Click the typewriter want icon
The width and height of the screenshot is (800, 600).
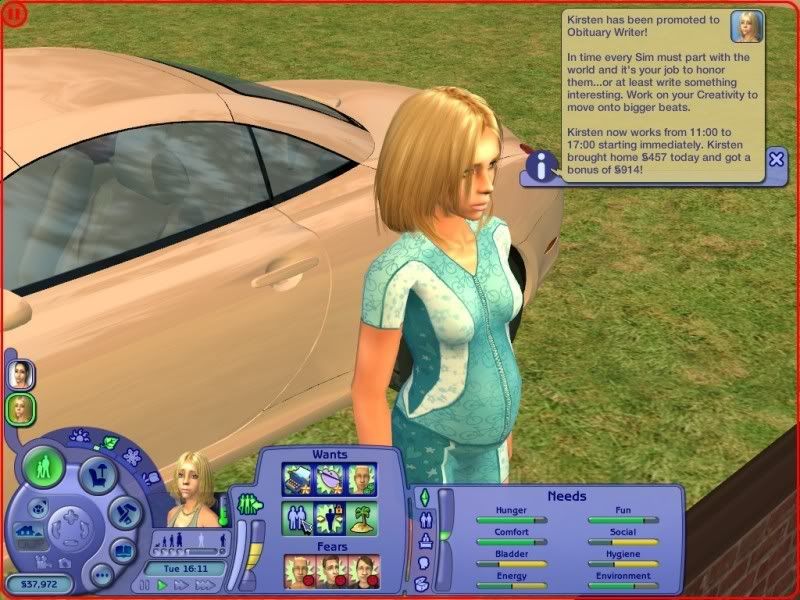coord(297,479)
